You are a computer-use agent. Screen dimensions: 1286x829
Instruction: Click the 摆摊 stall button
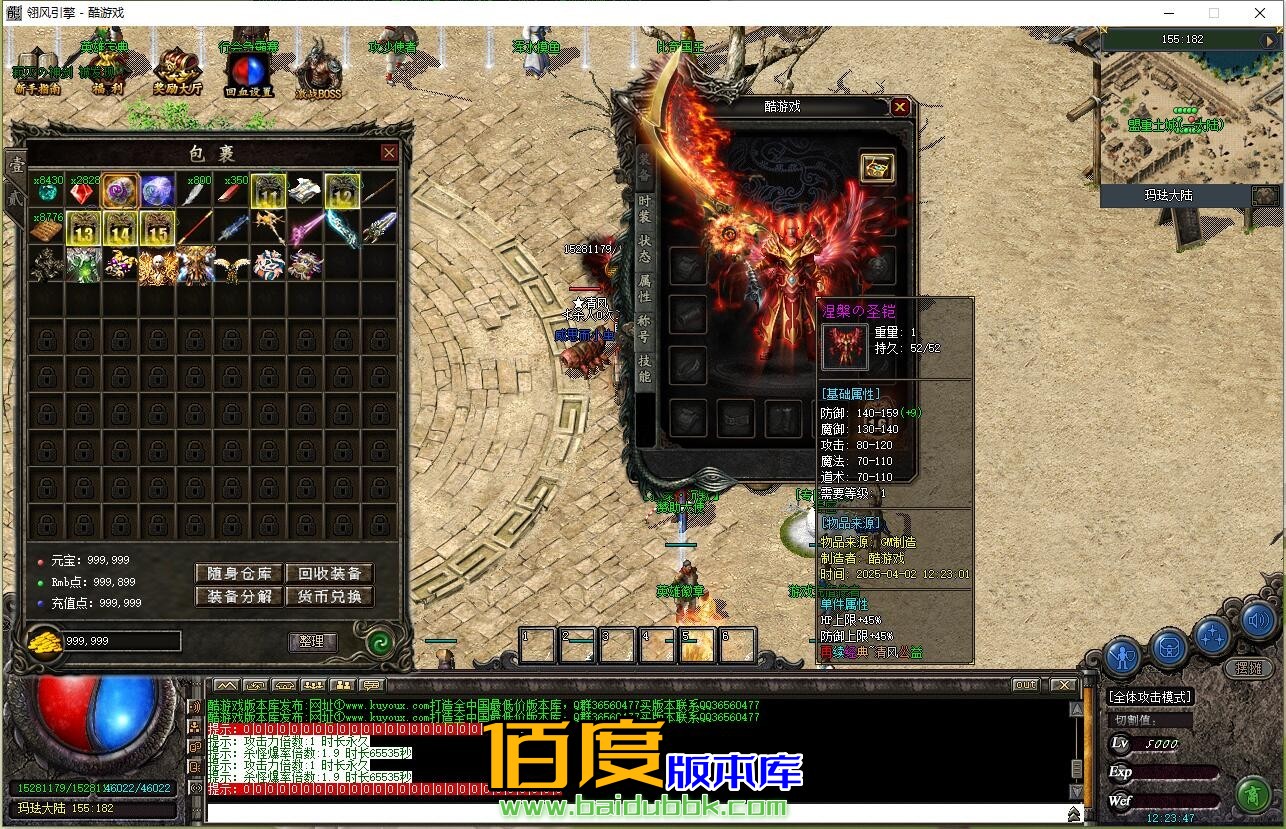[x=1248, y=668]
